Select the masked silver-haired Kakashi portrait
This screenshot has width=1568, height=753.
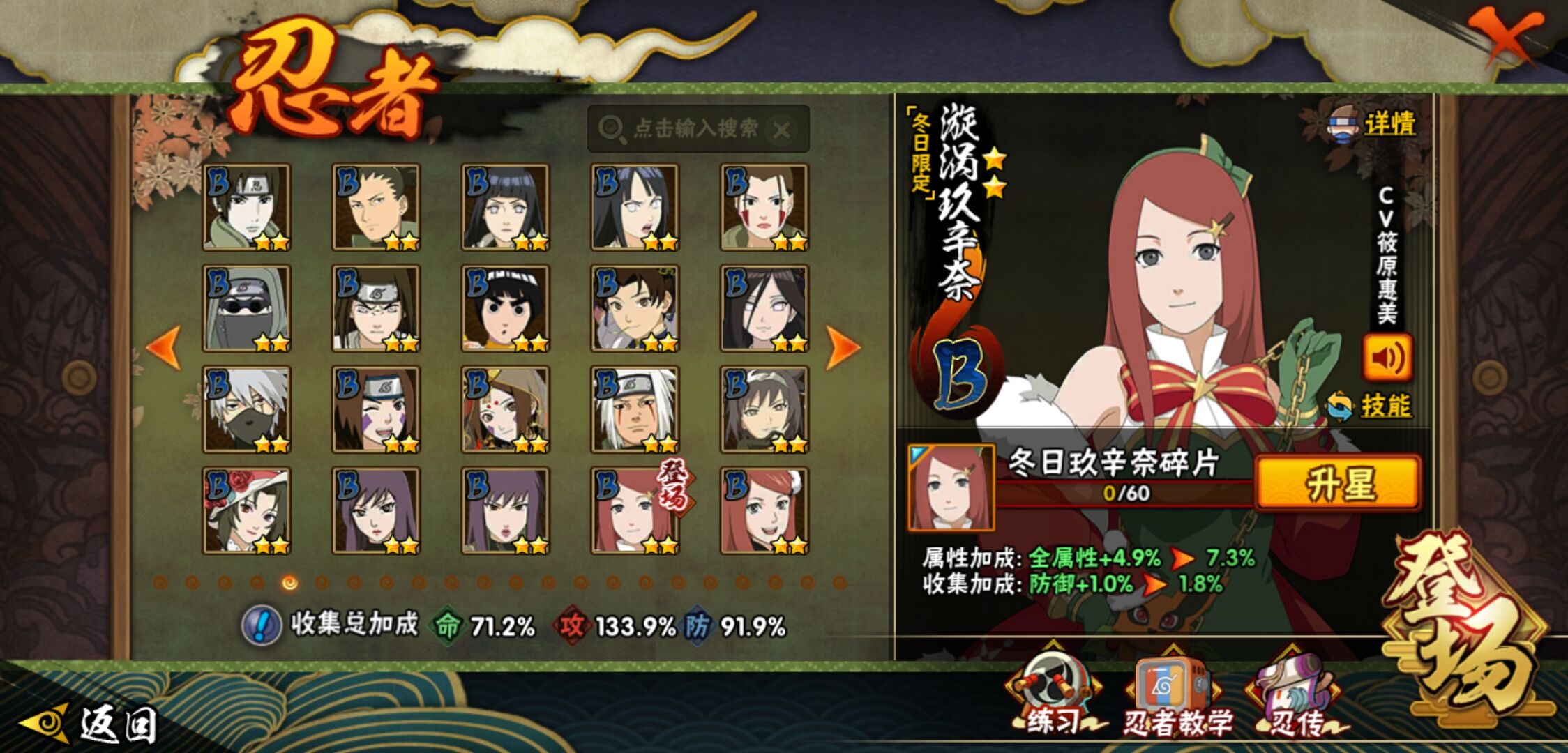point(246,409)
